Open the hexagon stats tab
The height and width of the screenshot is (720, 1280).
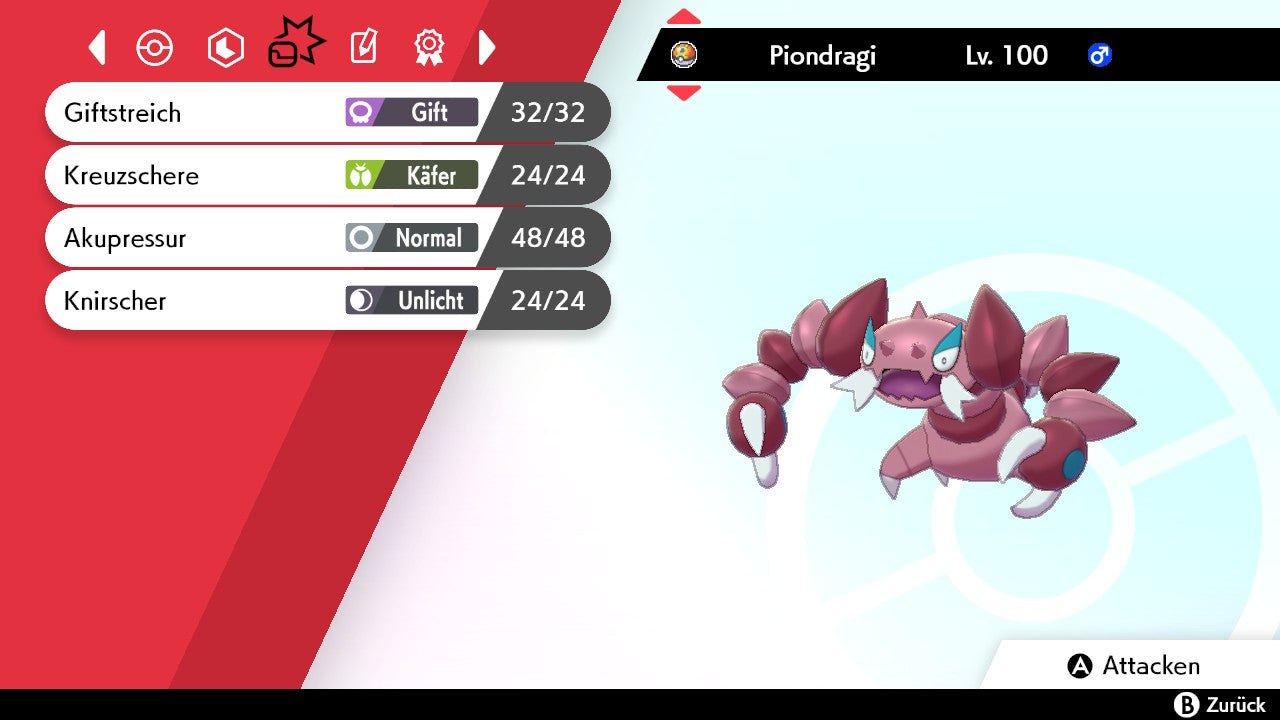point(225,48)
